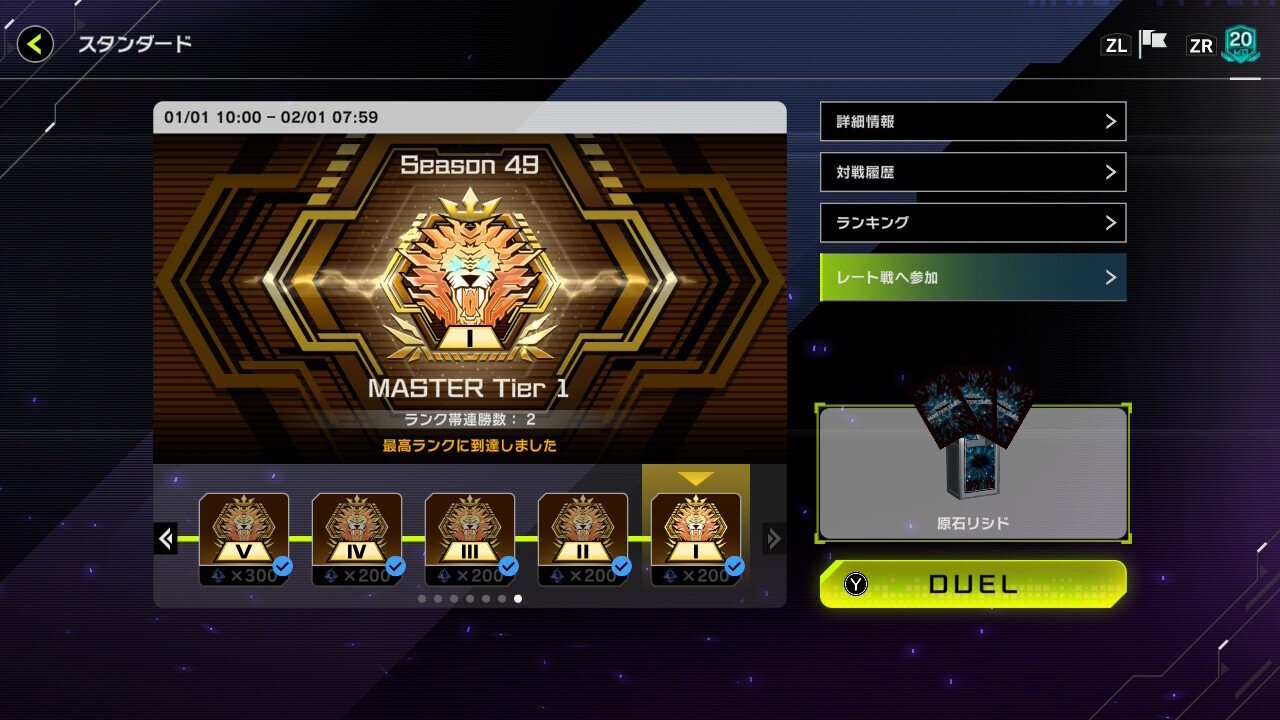Image resolution: width=1280 pixels, height=720 pixels.
Task: Select the Master Tier V badge
Action: pos(244,528)
